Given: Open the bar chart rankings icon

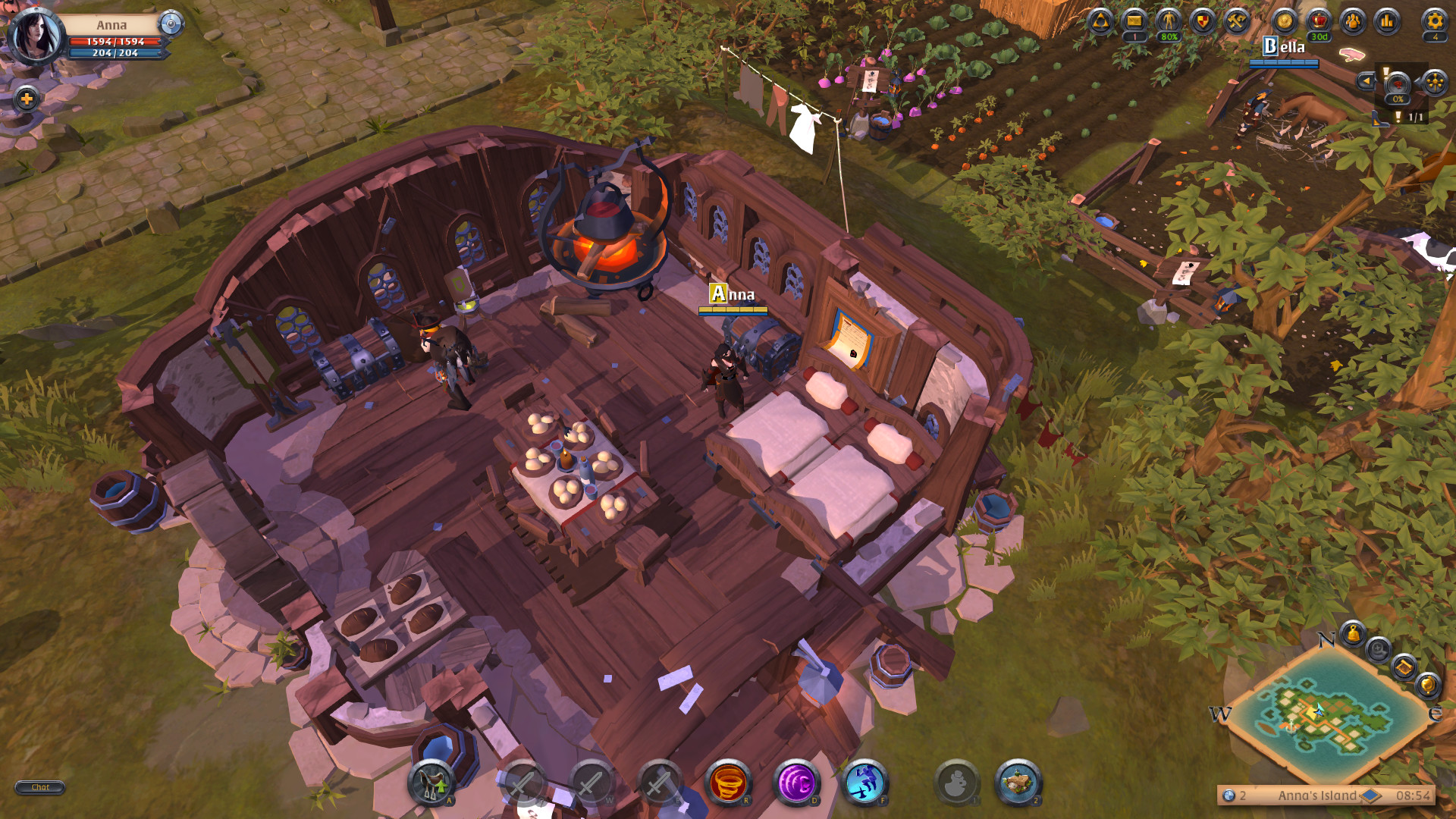Looking at the screenshot, I should (x=1387, y=21).
